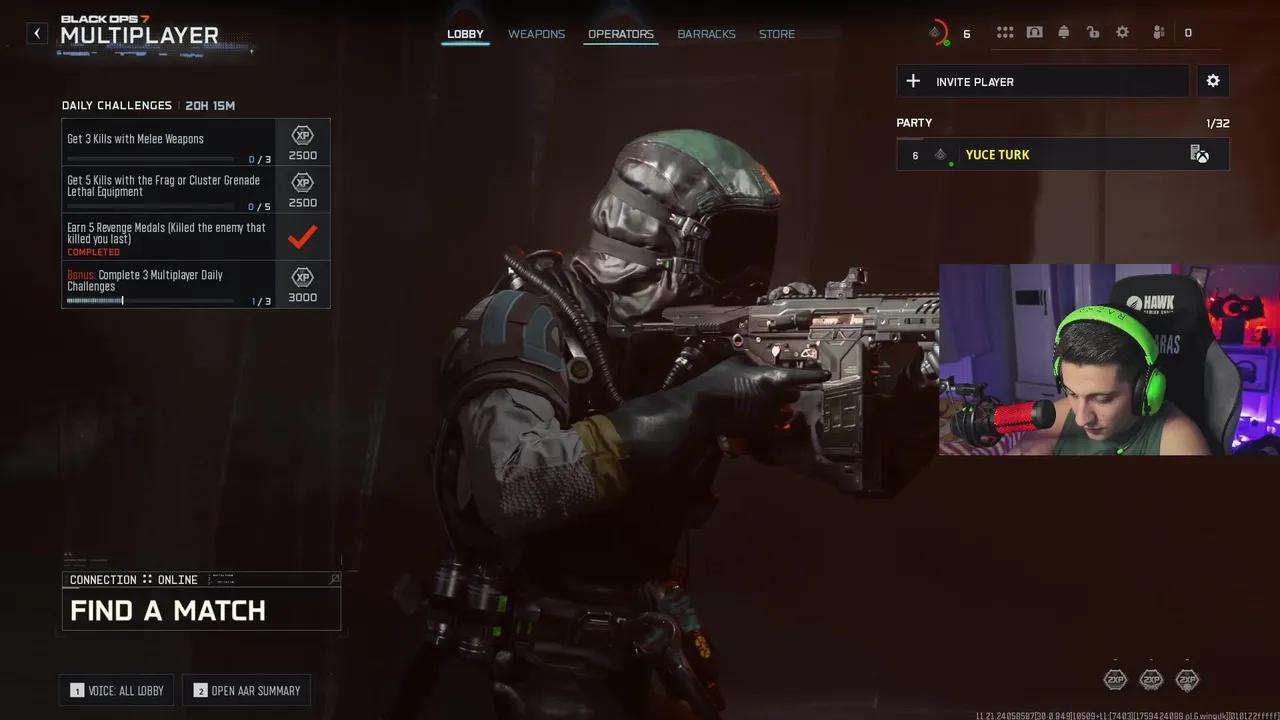Open the Weapons tab
The image size is (1280, 720).
tap(536, 34)
